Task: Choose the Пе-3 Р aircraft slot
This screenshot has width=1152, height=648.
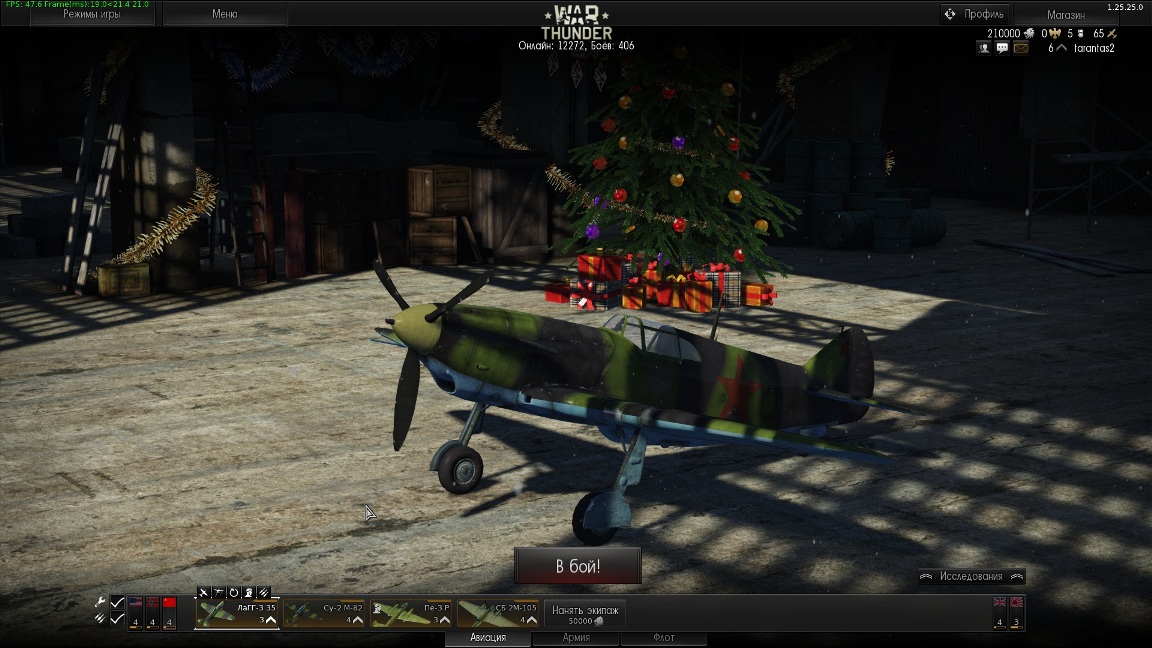Action: pyautogui.click(x=412, y=613)
